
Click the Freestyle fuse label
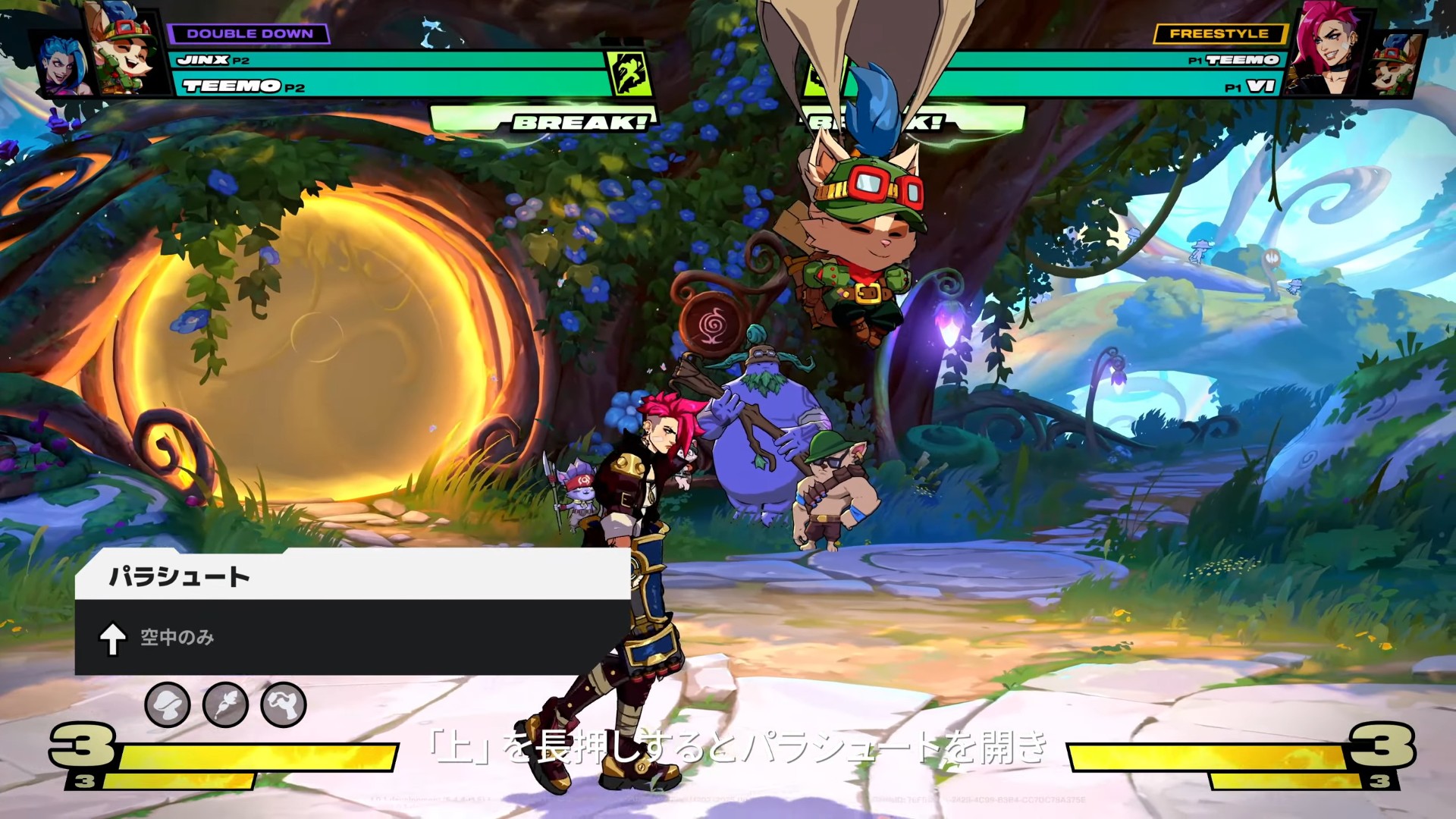click(1219, 33)
